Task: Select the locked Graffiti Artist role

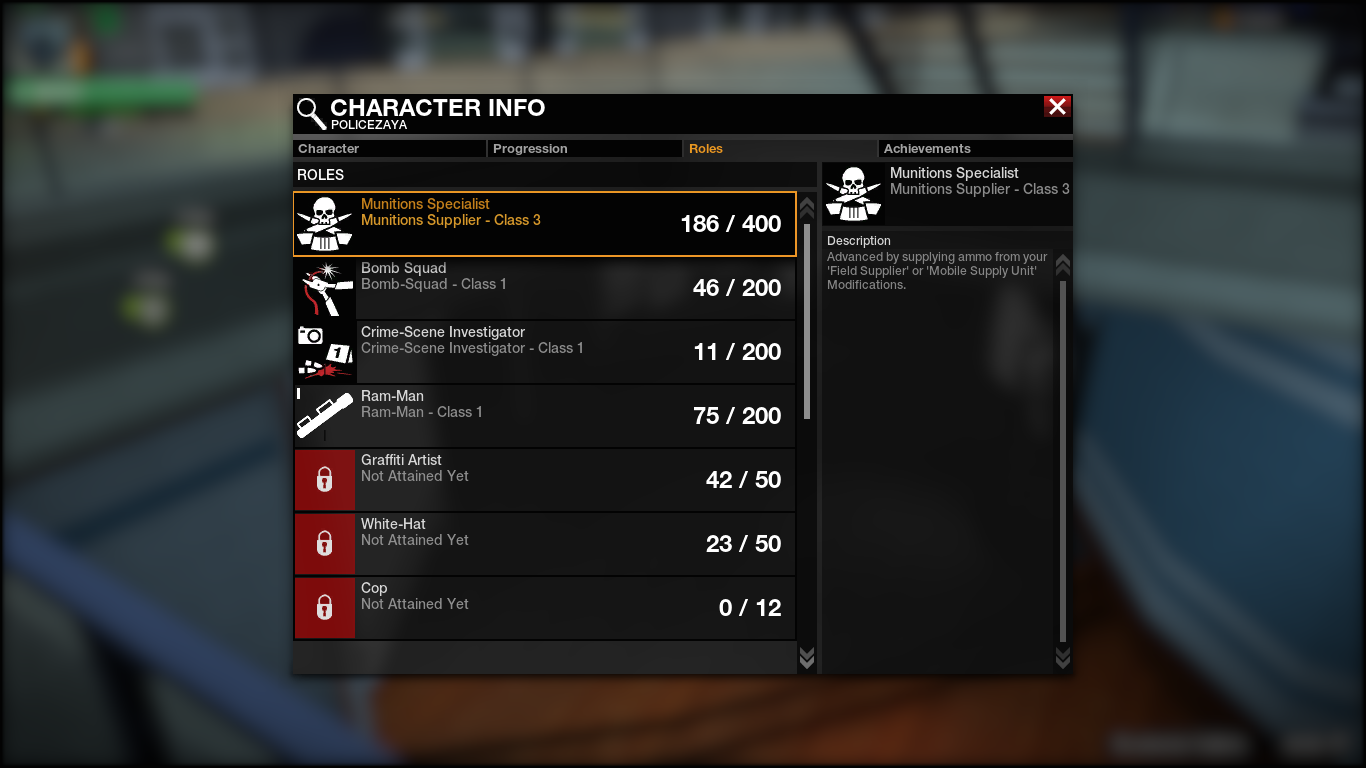Action: point(545,480)
